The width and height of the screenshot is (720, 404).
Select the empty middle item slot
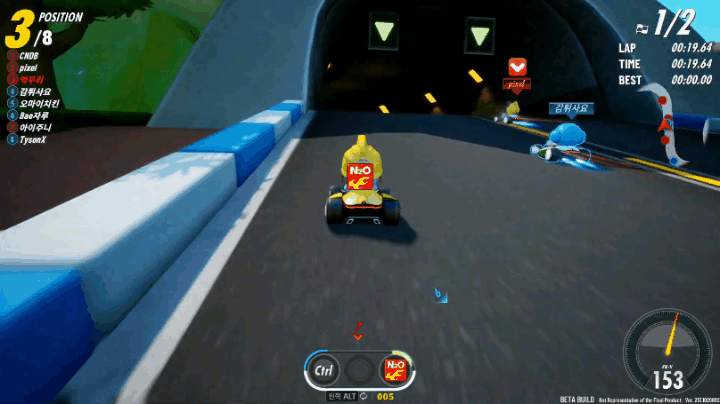tap(359, 370)
